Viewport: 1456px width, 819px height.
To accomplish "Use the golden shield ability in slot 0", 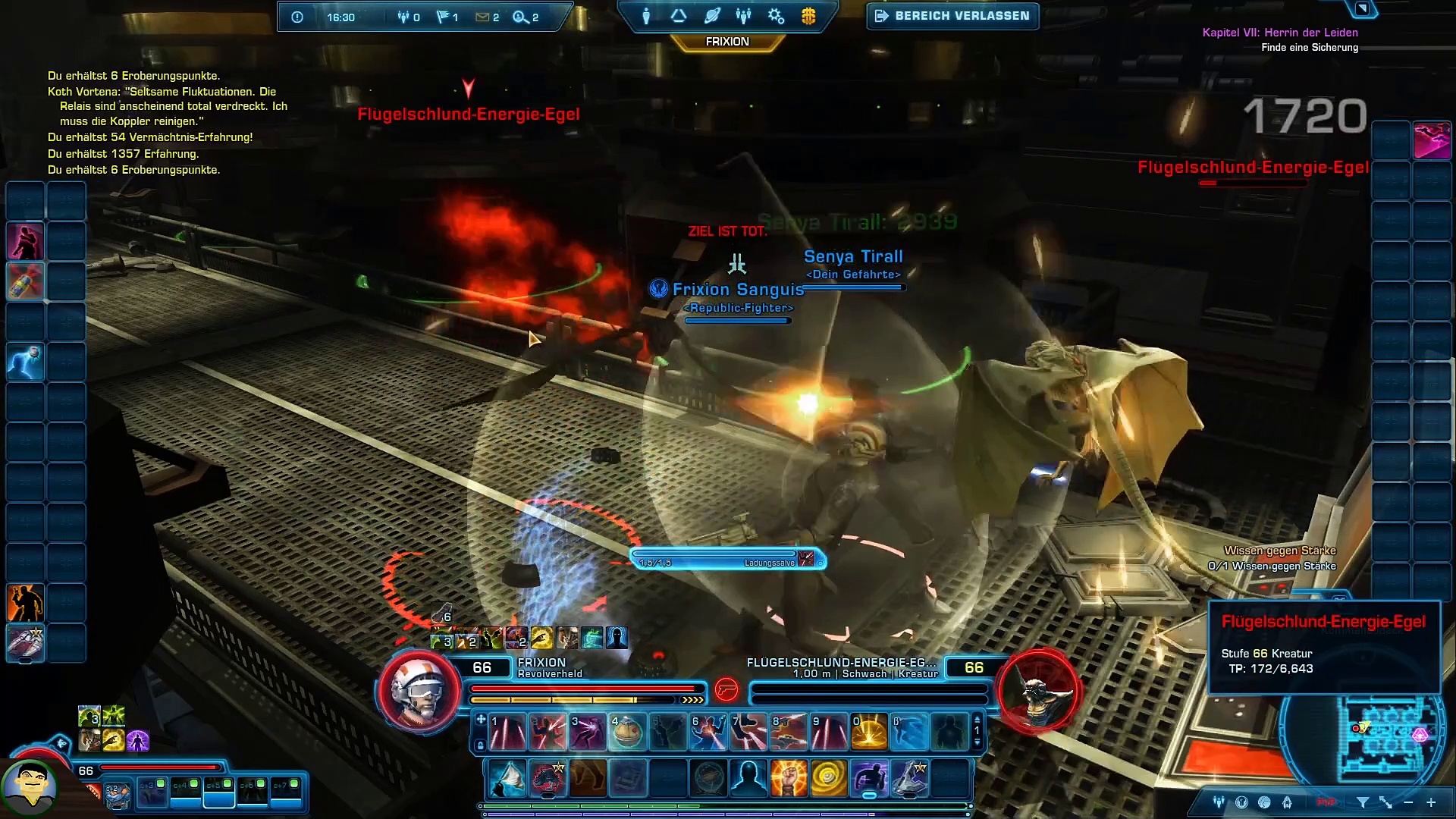I will pyautogui.click(x=868, y=732).
